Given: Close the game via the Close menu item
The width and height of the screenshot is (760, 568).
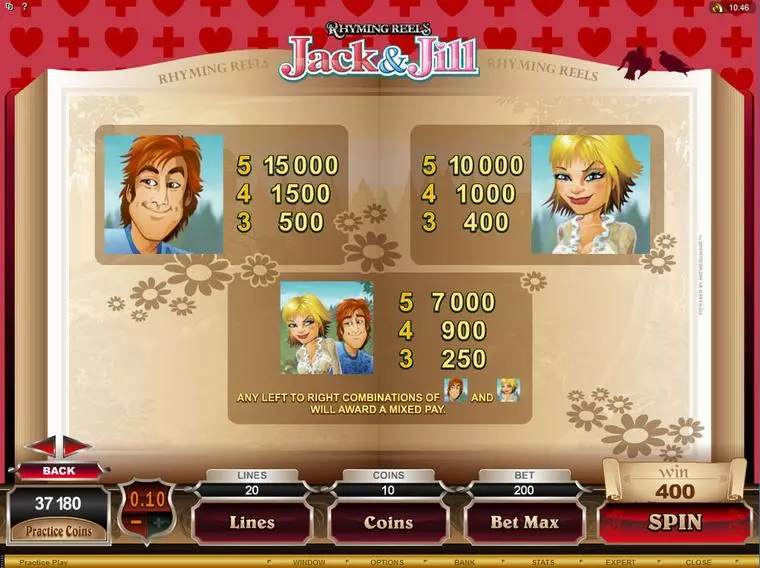Looking at the screenshot, I should point(698,562).
